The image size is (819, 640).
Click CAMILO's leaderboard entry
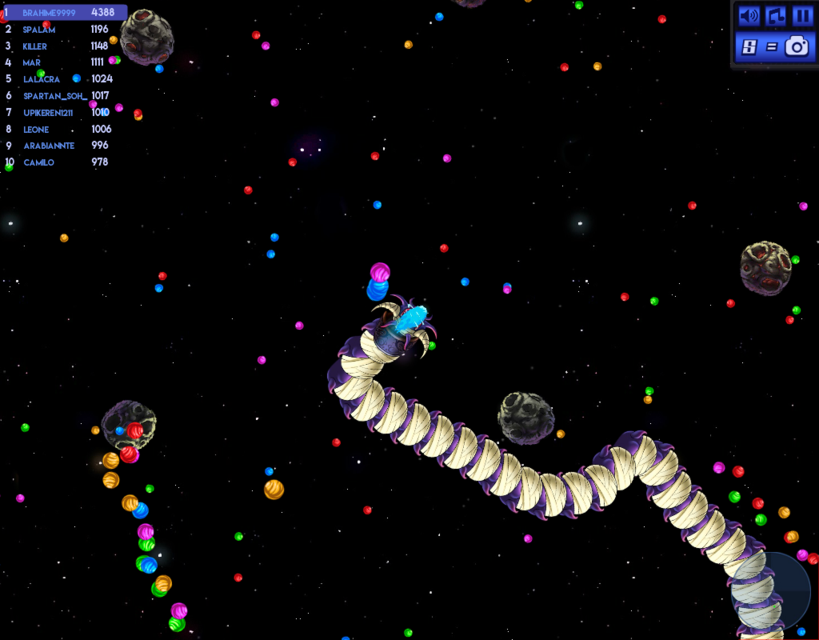62,162
